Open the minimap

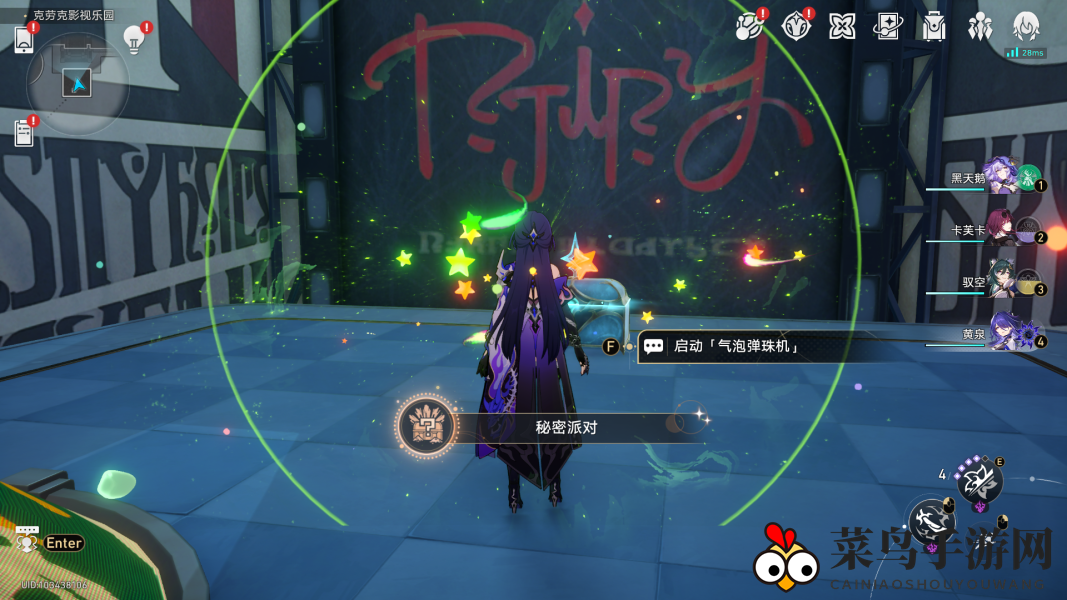click(x=77, y=82)
